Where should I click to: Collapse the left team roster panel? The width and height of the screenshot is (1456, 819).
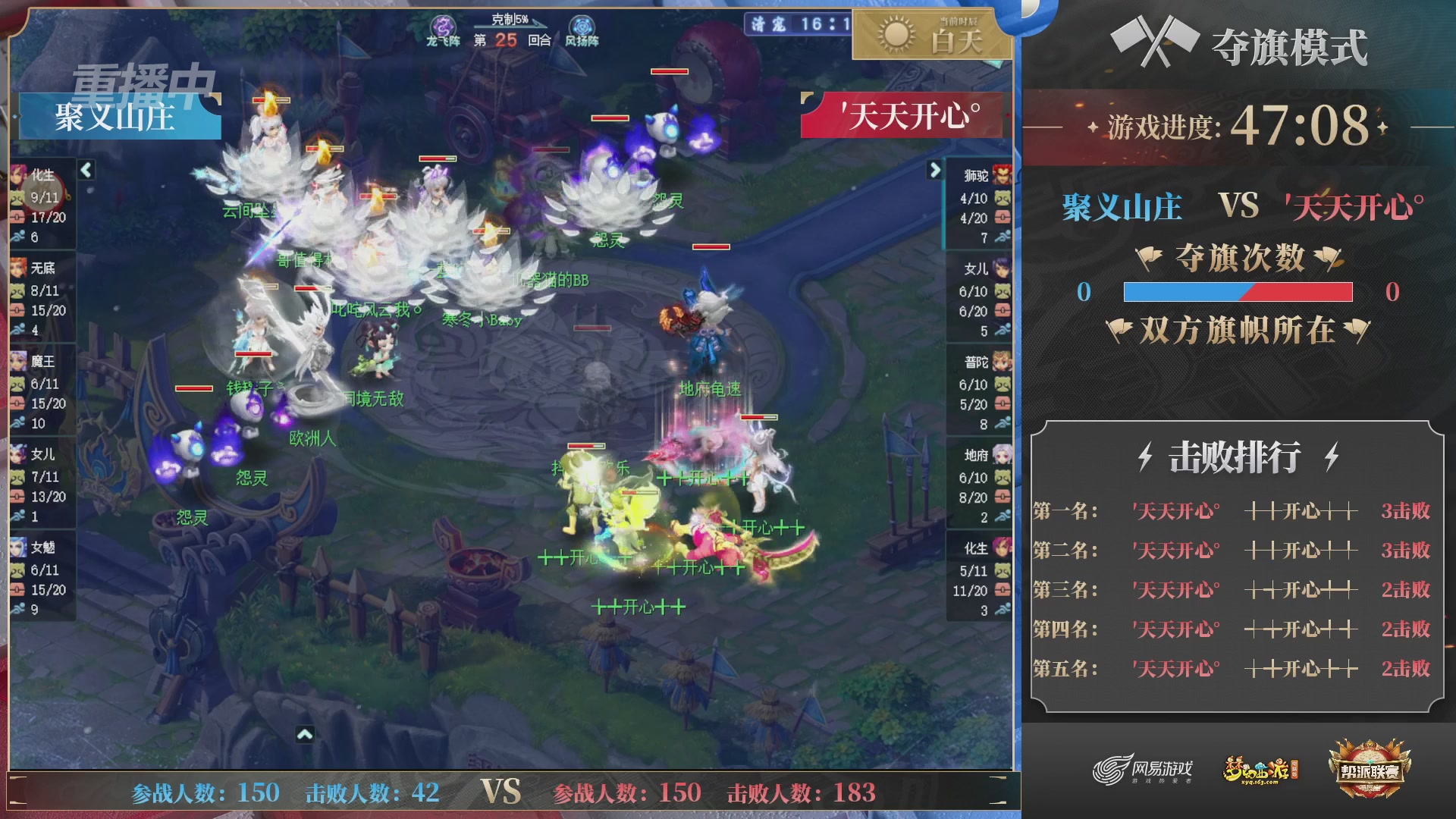[86, 171]
